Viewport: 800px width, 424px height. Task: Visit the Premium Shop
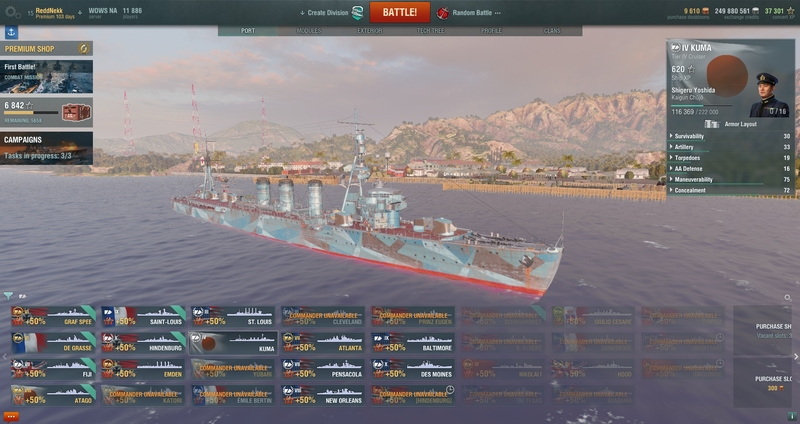(x=46, y=47)
